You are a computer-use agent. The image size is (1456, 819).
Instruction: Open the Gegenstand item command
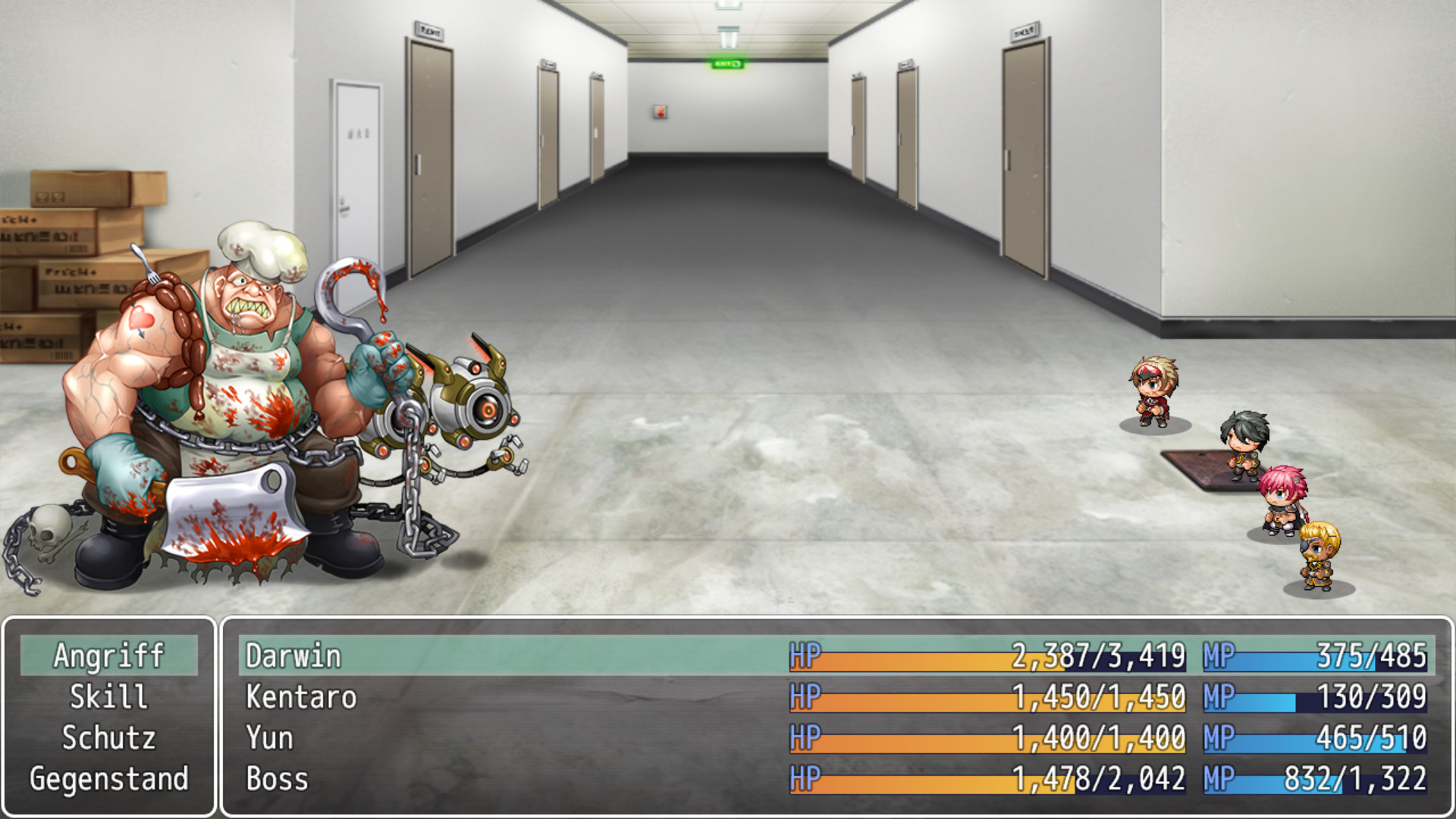[x=111, y=778]
